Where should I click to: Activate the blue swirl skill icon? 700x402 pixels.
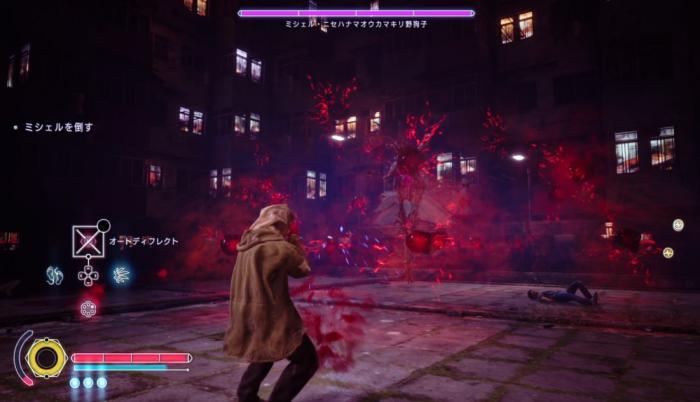click(x=54, y=274)
